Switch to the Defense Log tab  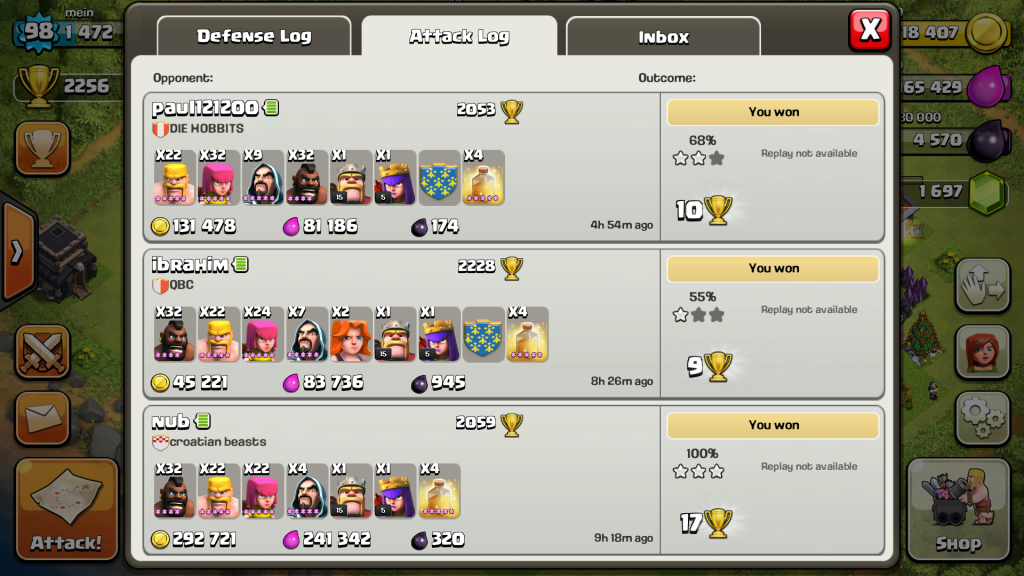[x=253, y=37]
